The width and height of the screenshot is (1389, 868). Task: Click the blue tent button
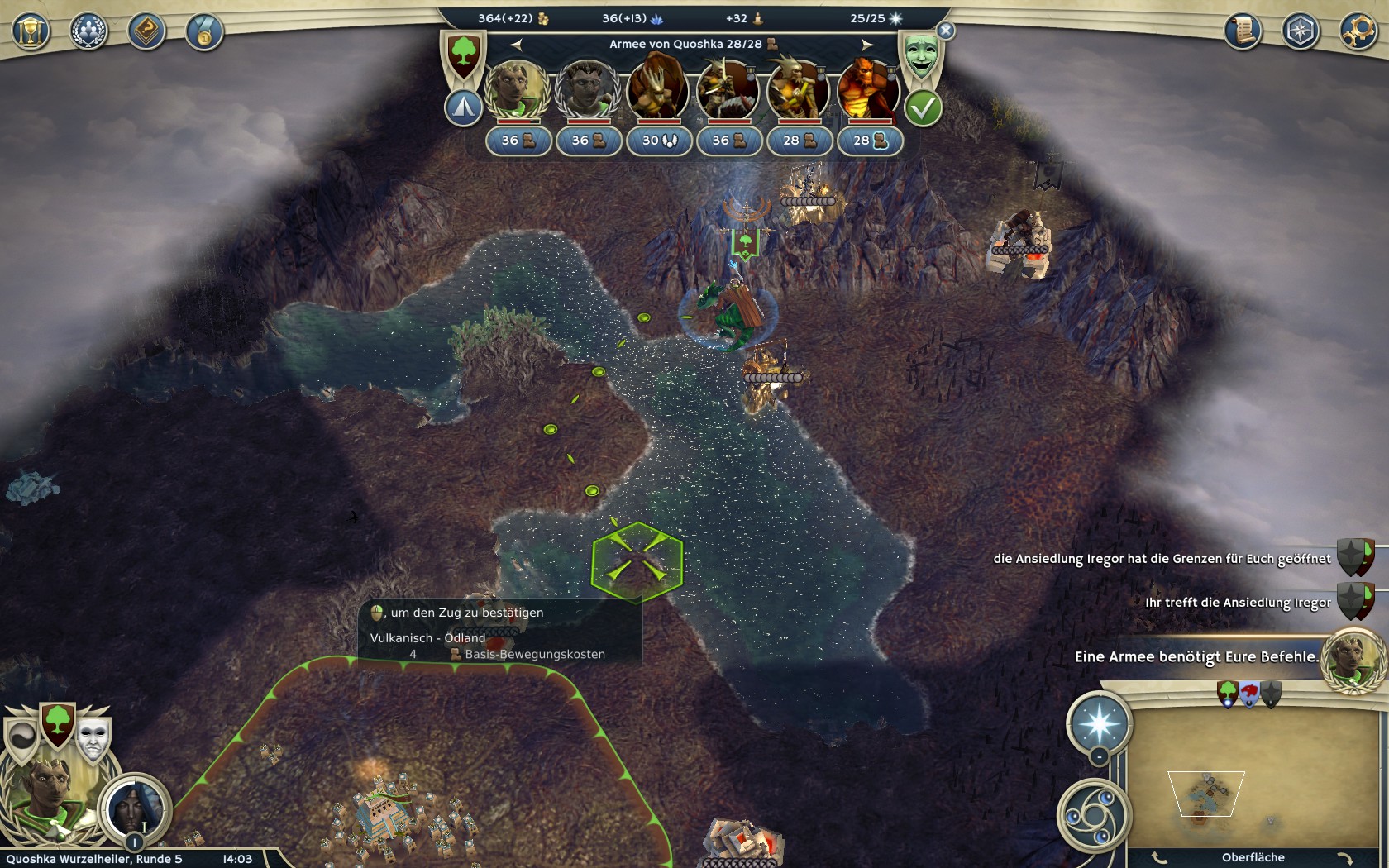(x=463, y=108)
